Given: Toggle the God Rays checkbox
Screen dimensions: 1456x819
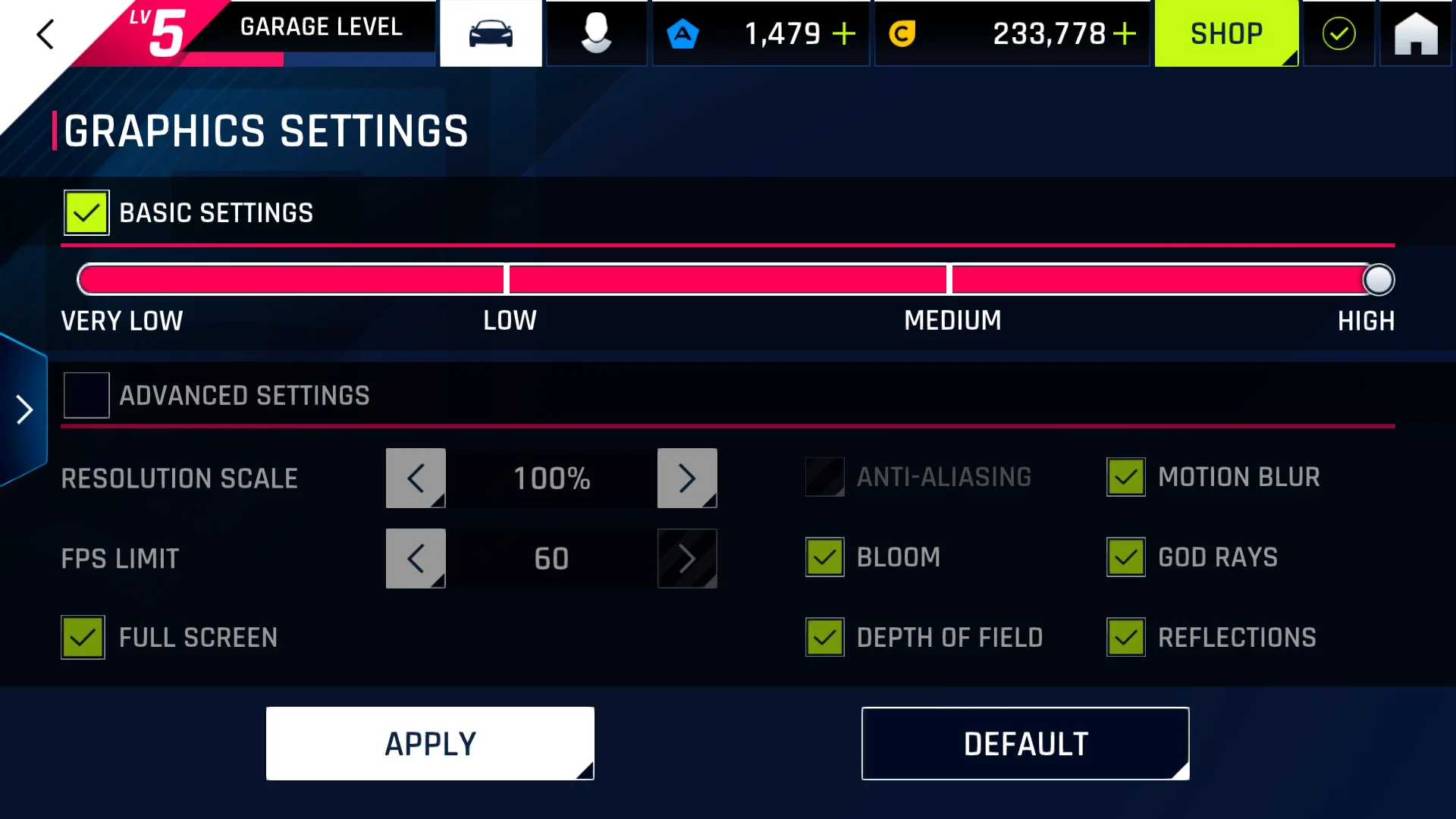Looking at the screenshot, I should 1126,557.
